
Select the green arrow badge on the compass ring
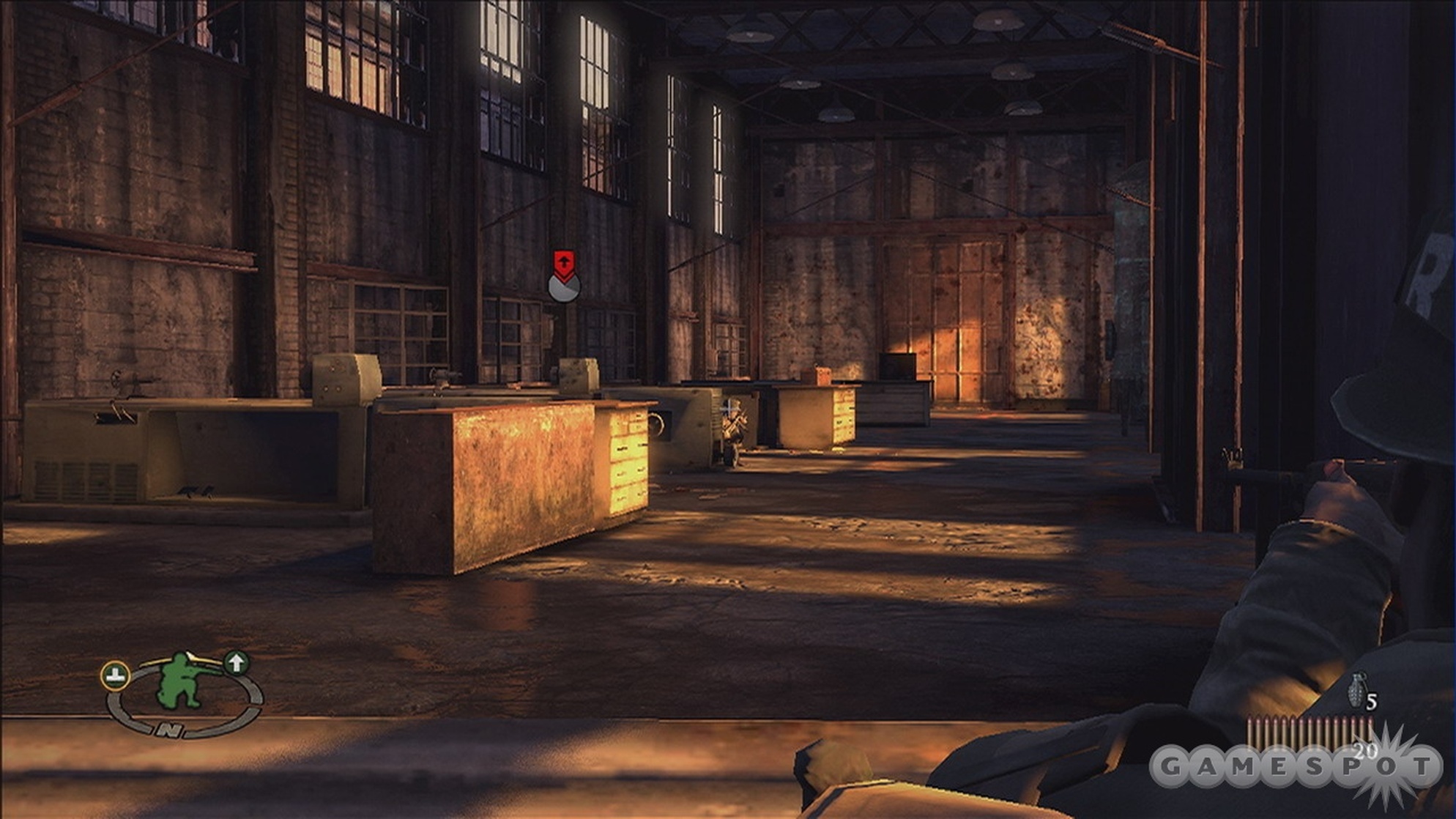coord(236,663)
